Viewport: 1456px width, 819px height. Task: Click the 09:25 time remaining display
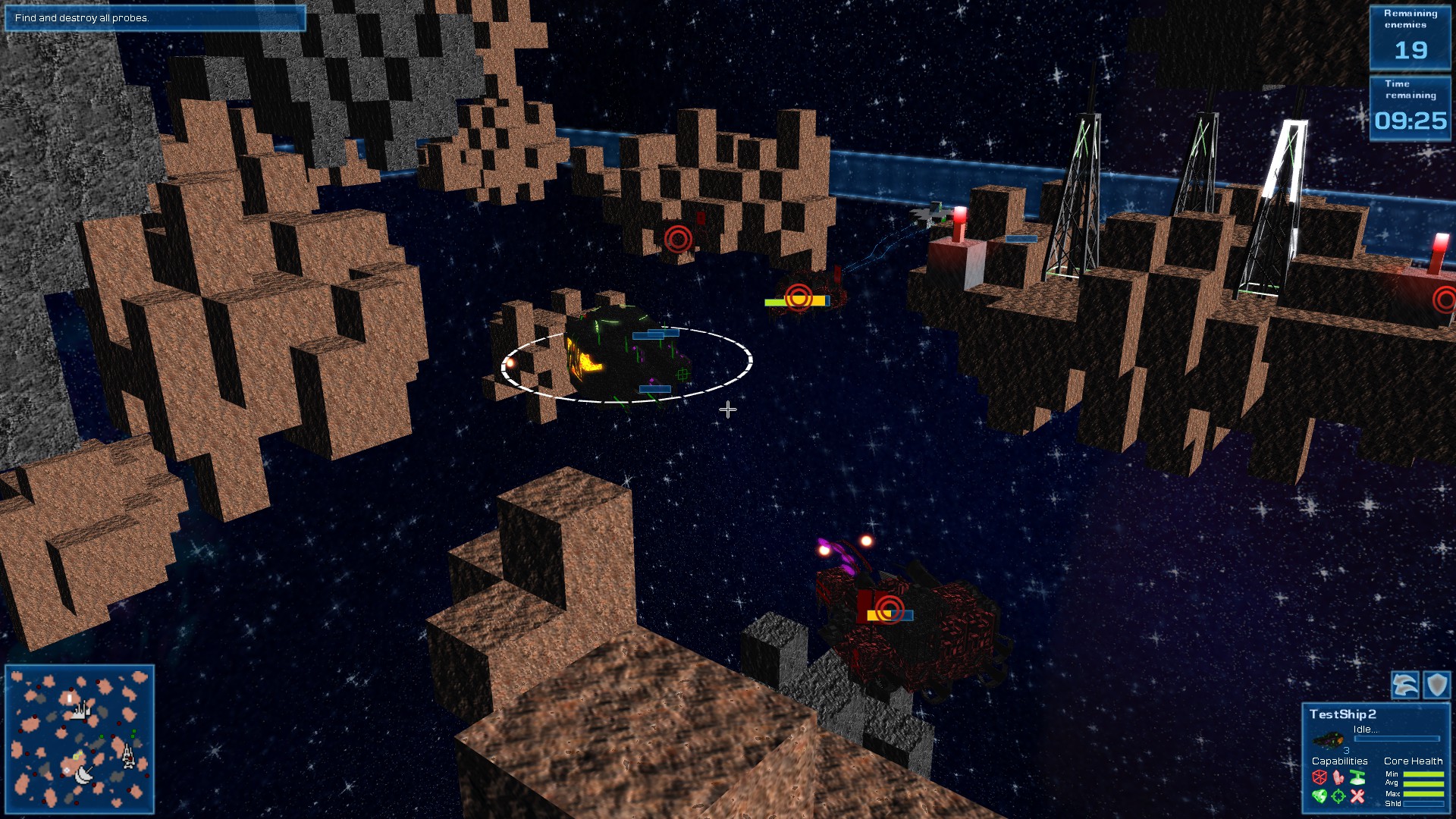pyautogui.click(x=1410, y=120)
